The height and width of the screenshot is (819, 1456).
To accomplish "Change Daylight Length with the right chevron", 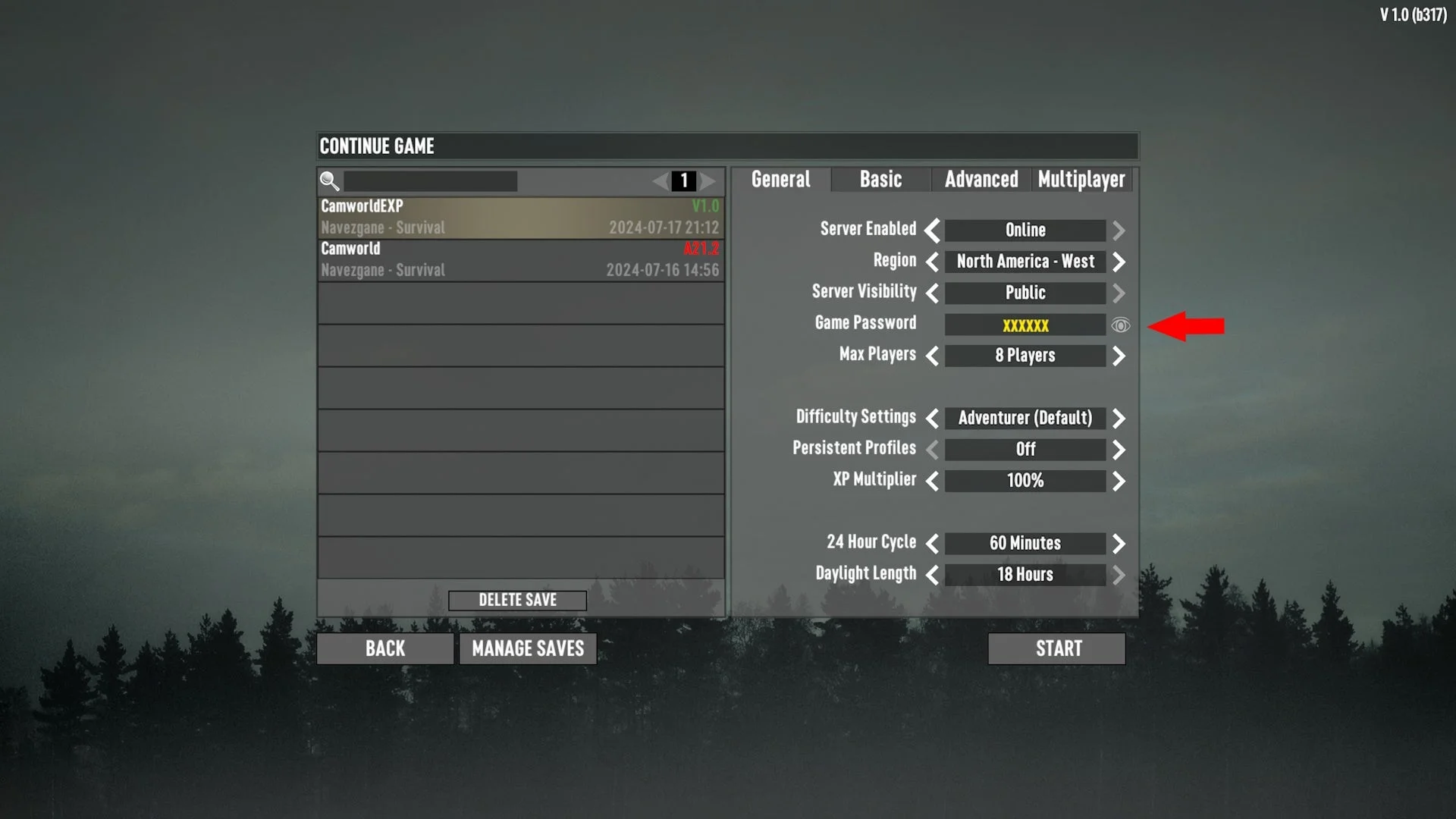I will 1119,574.
